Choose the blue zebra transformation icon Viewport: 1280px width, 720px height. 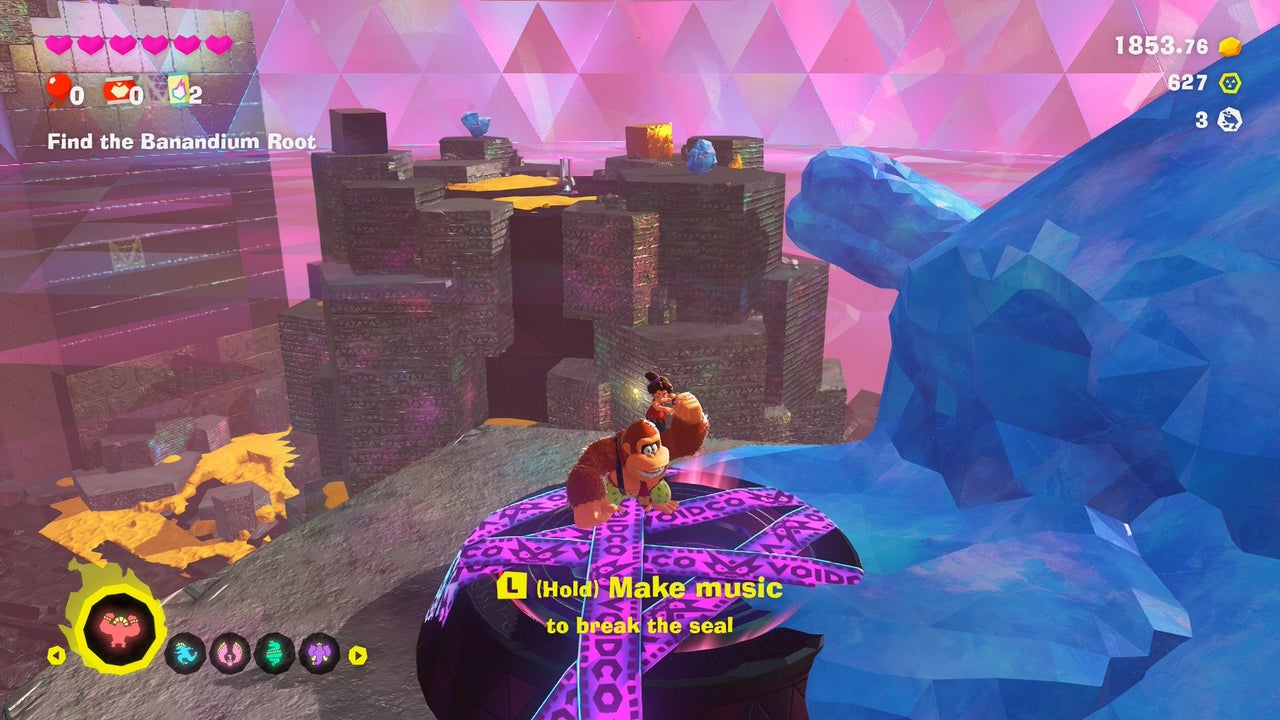(x=185, y=654)
